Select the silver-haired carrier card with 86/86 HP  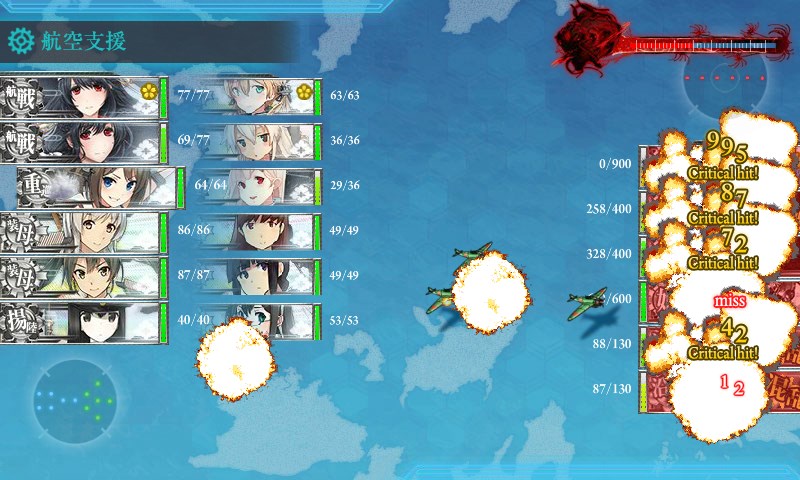(x=80, y=232)
